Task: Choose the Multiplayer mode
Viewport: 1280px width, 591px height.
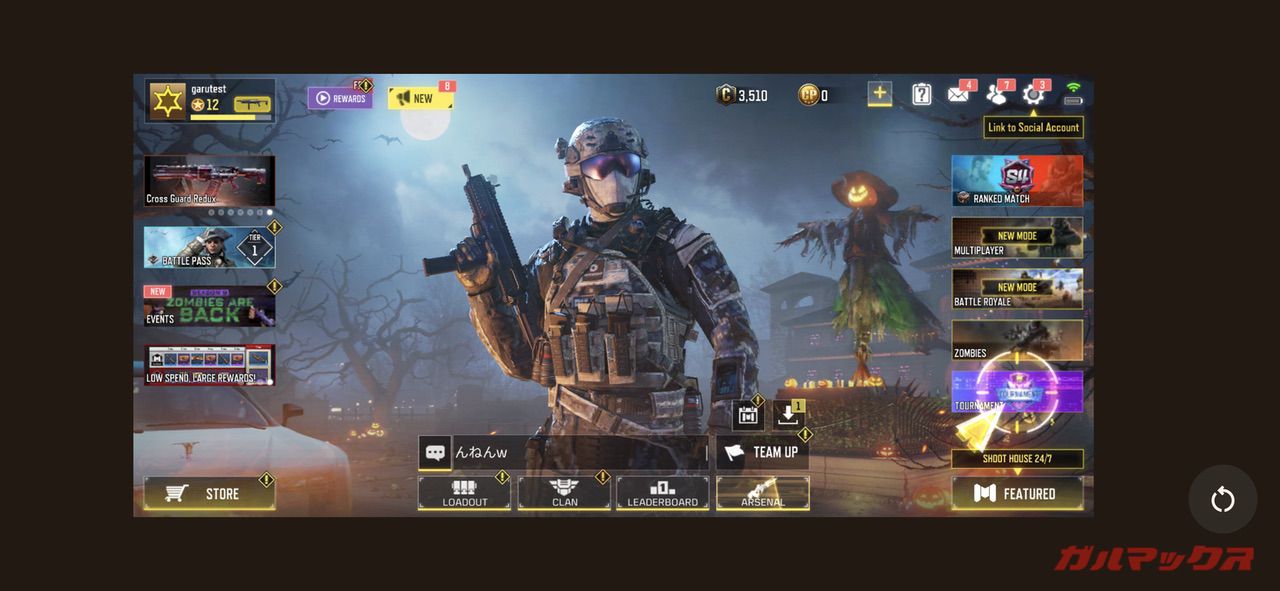Action: pos(1016,238)
